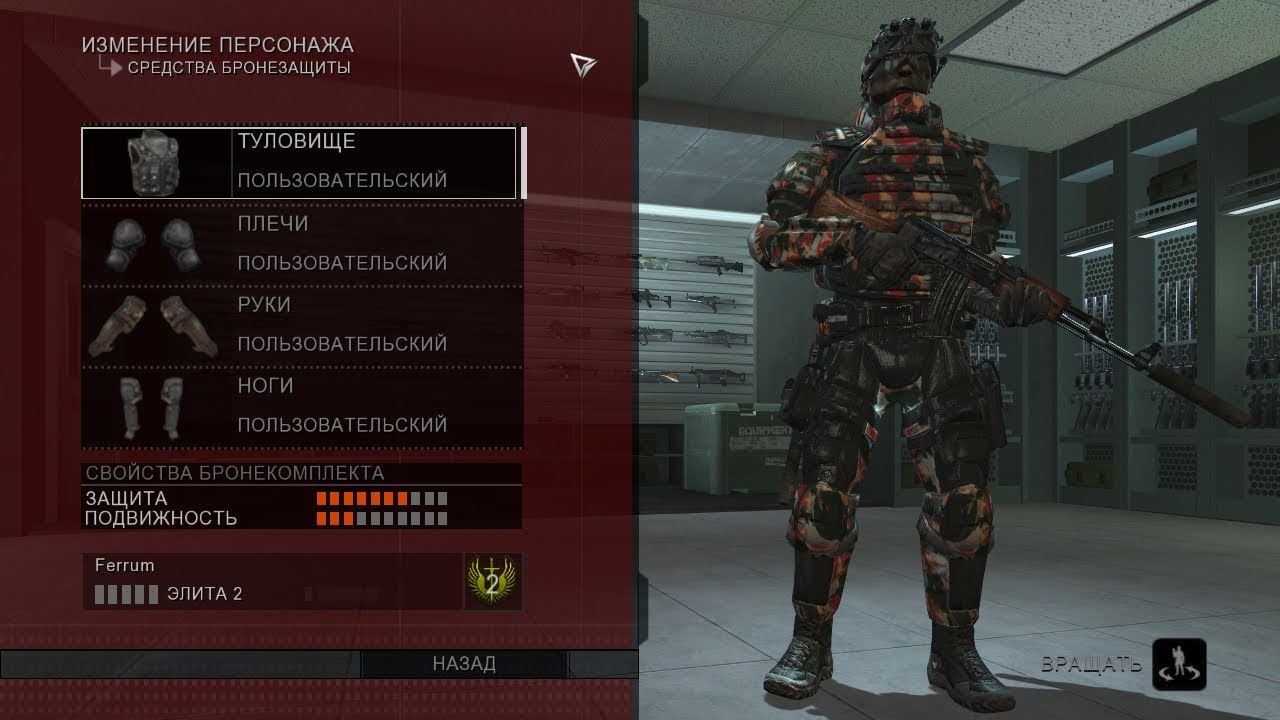Image resolution: width=1280 pixels, height=720 pixels.
Task: Rotate the character with Вращать icon
Action: [x=1179, y=665]
